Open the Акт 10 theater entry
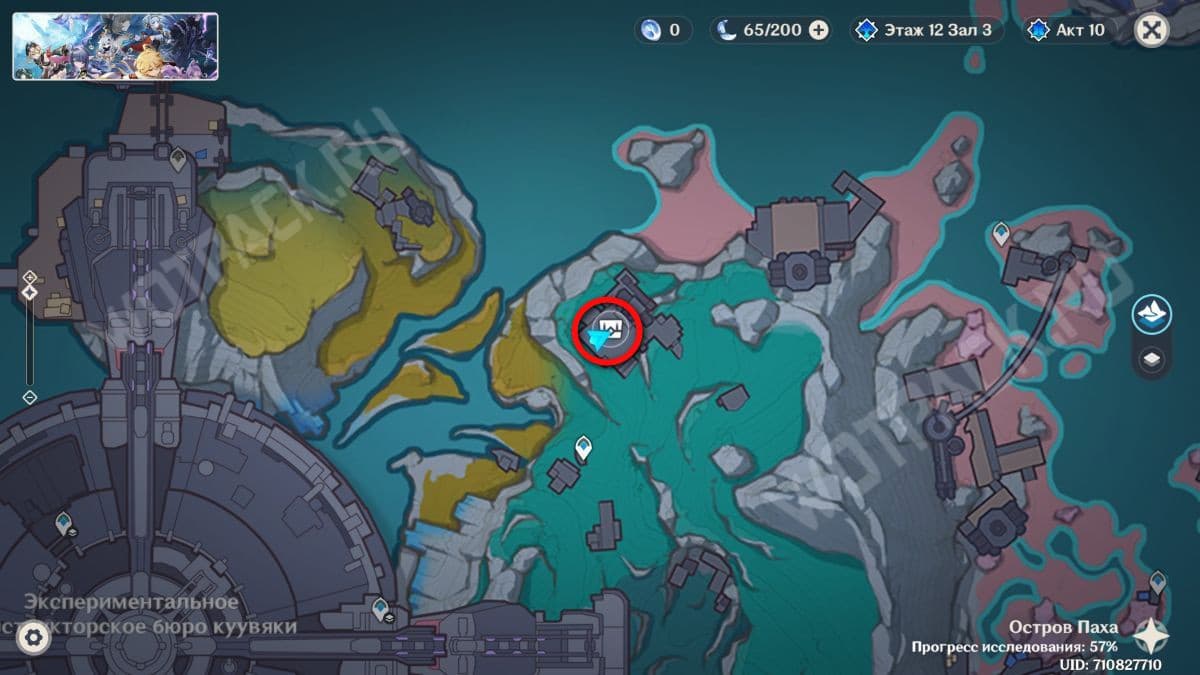Image resolution: width=1200 pixels, height=675 pixels. [1069, 30]
